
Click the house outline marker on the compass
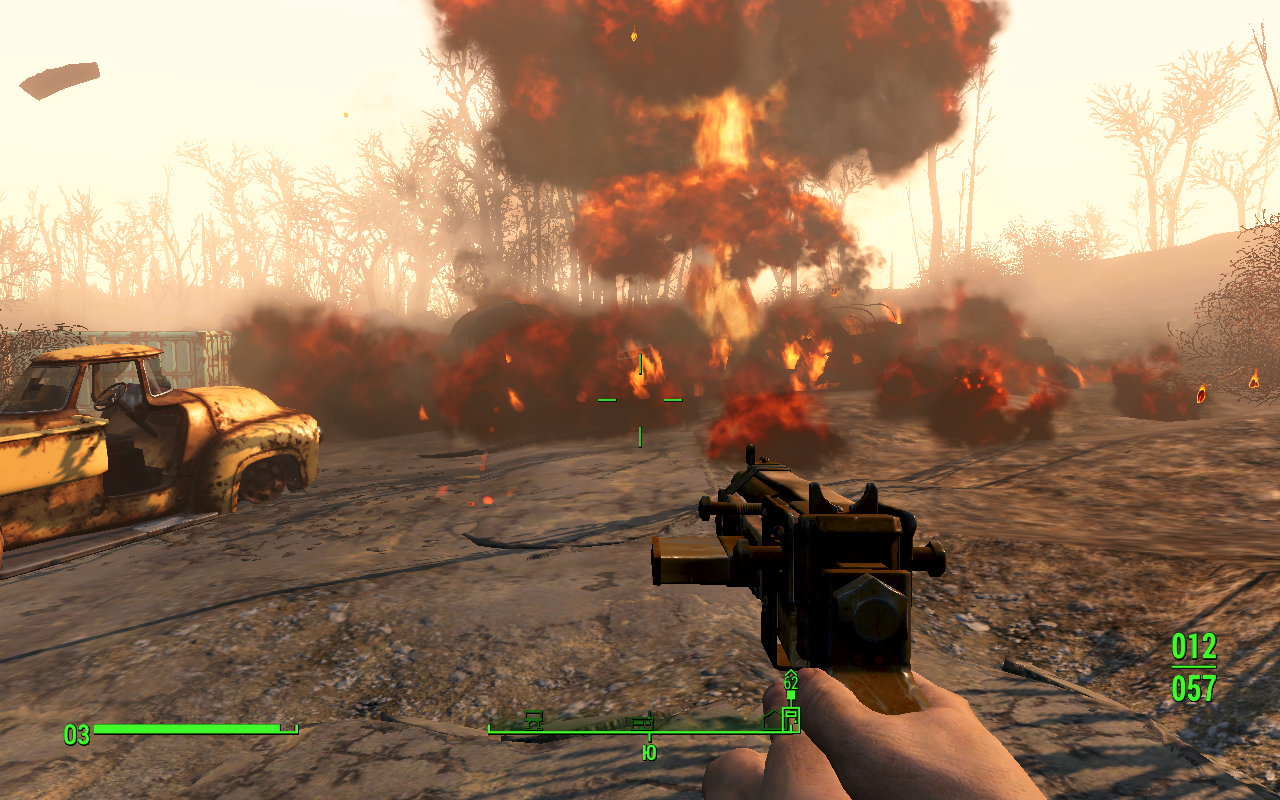click(772, 719)
